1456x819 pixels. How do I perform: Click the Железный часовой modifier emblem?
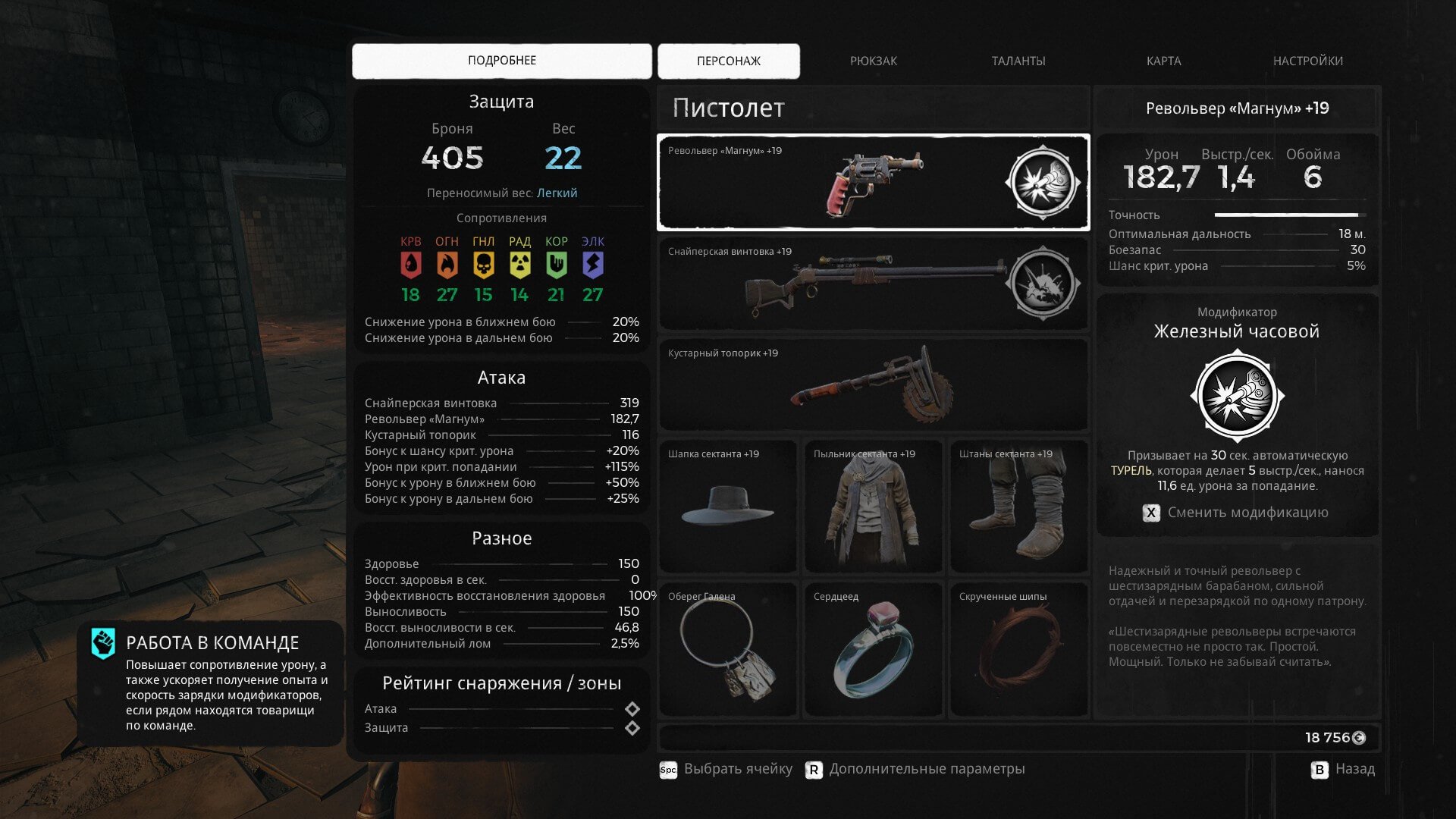point(1237,396)
